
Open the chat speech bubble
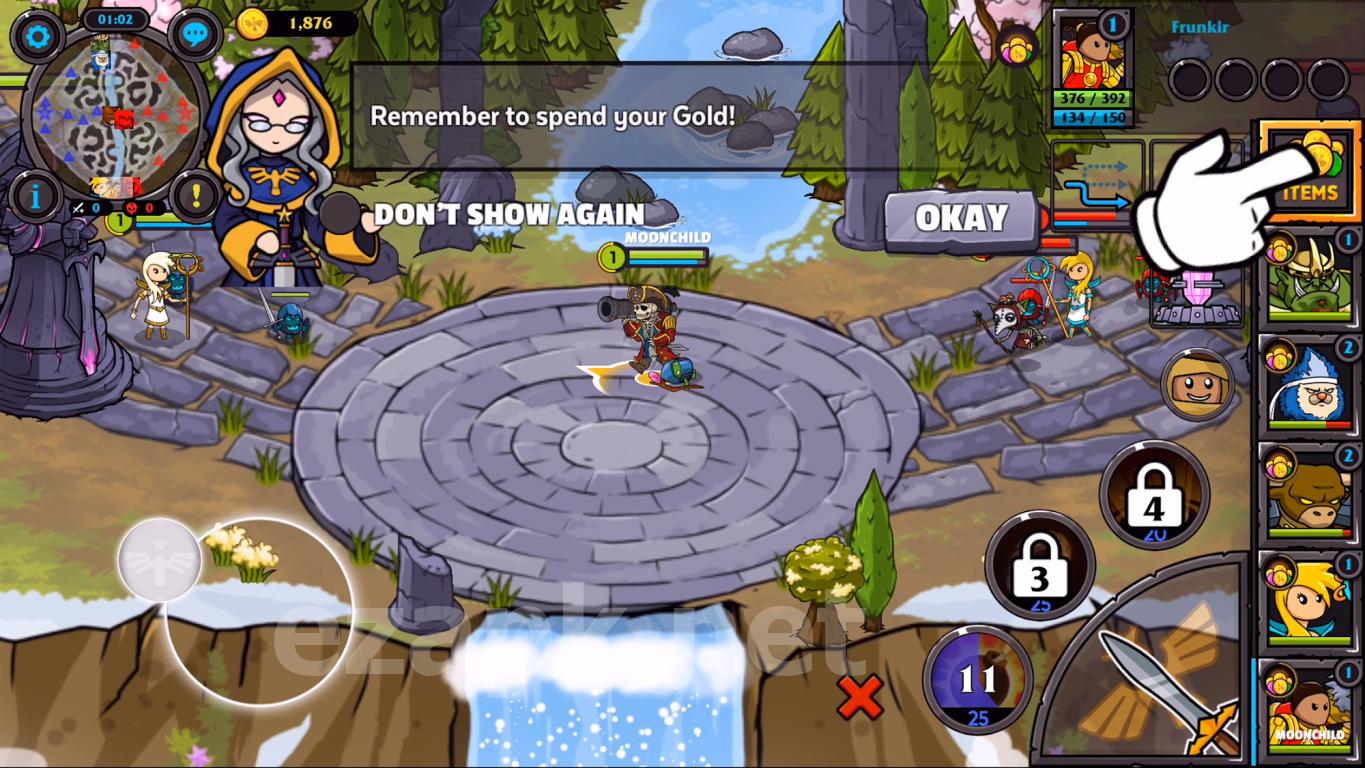click(x=195, y=37)
